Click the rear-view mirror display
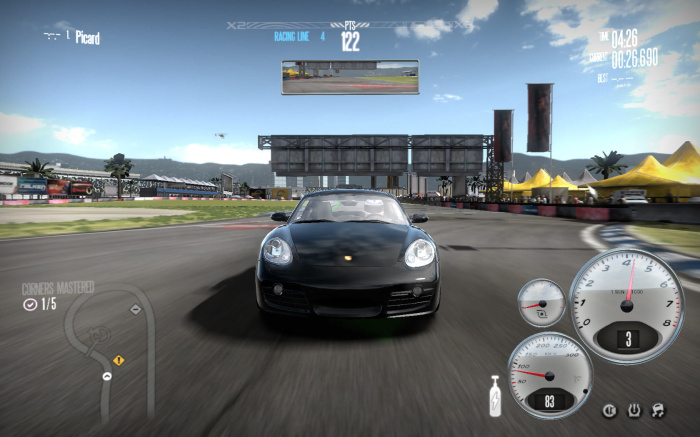 click(350, 77)
